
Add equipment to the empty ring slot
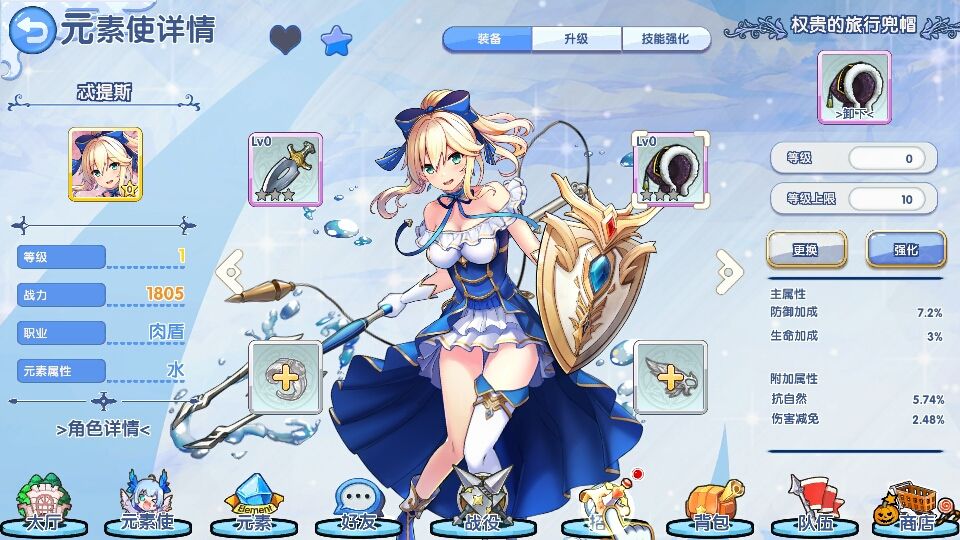click(x=285, y=377)
